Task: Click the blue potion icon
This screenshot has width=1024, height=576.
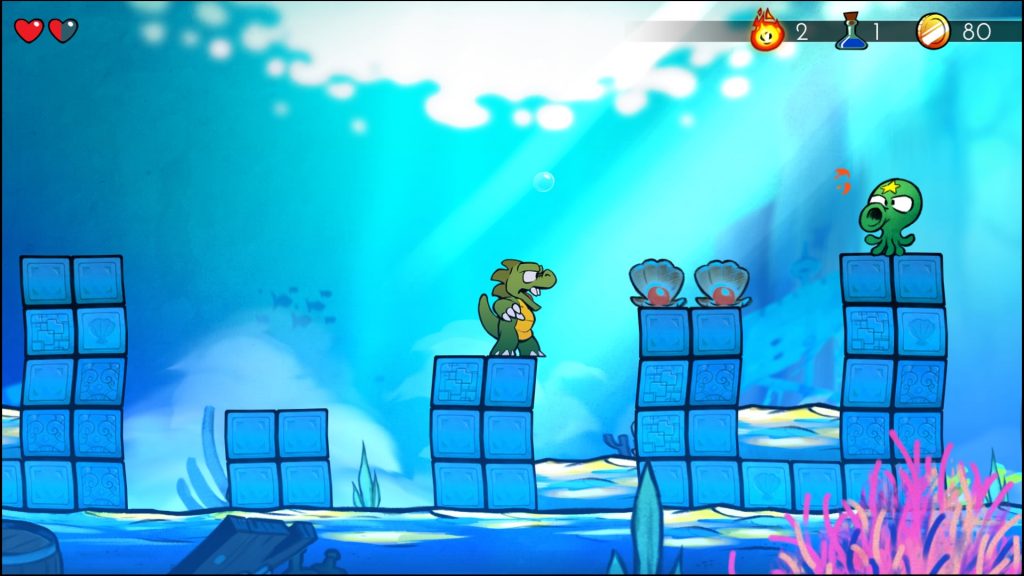Action: [x=852, y=31]
